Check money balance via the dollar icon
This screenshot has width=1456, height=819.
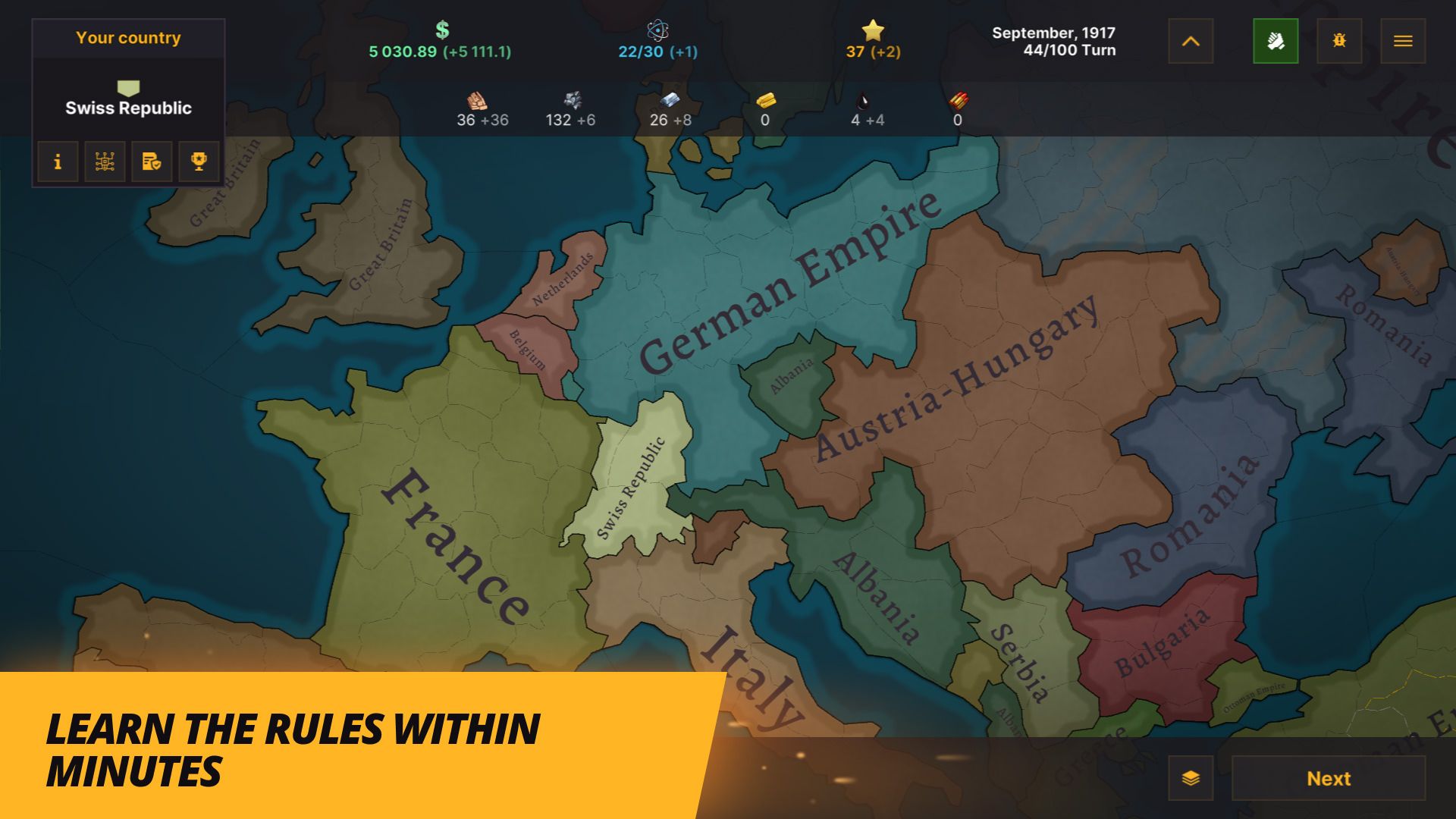pyautogui.click(x=441, y=30)
